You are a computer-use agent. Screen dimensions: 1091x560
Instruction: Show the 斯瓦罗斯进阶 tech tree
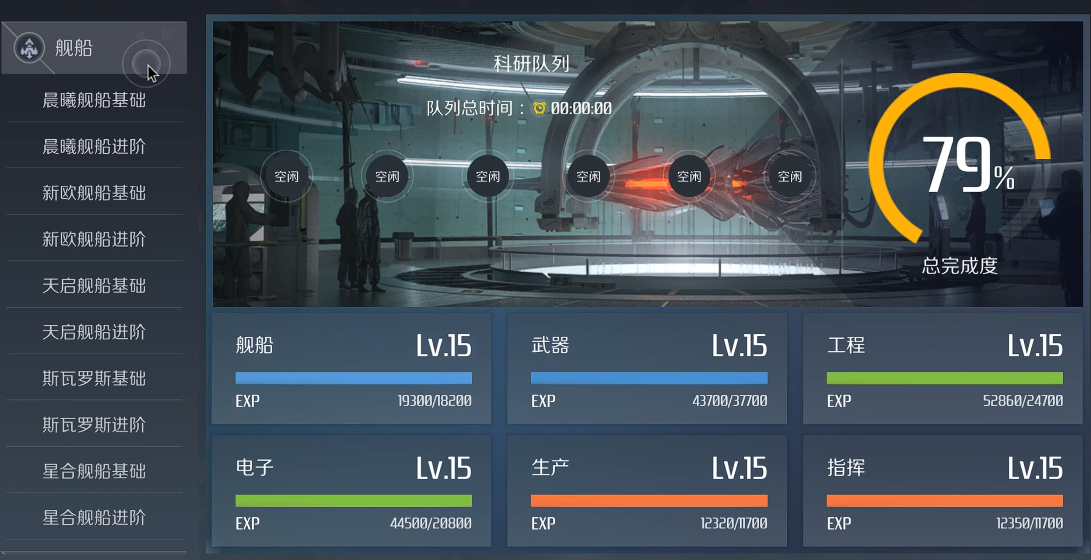pyautogui.click(x=94, y=424)
